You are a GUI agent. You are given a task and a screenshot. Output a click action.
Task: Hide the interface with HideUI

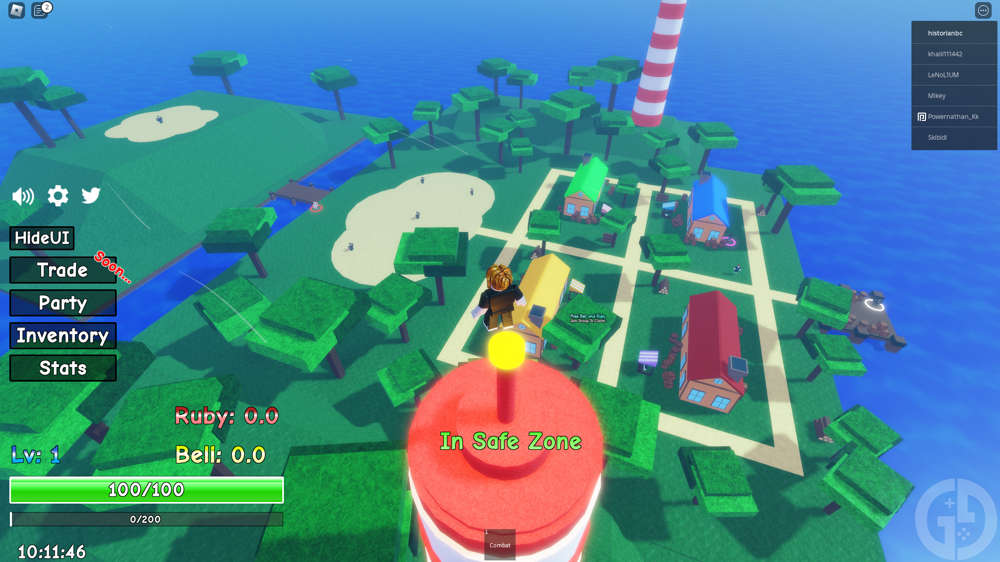tap(42, 239)
